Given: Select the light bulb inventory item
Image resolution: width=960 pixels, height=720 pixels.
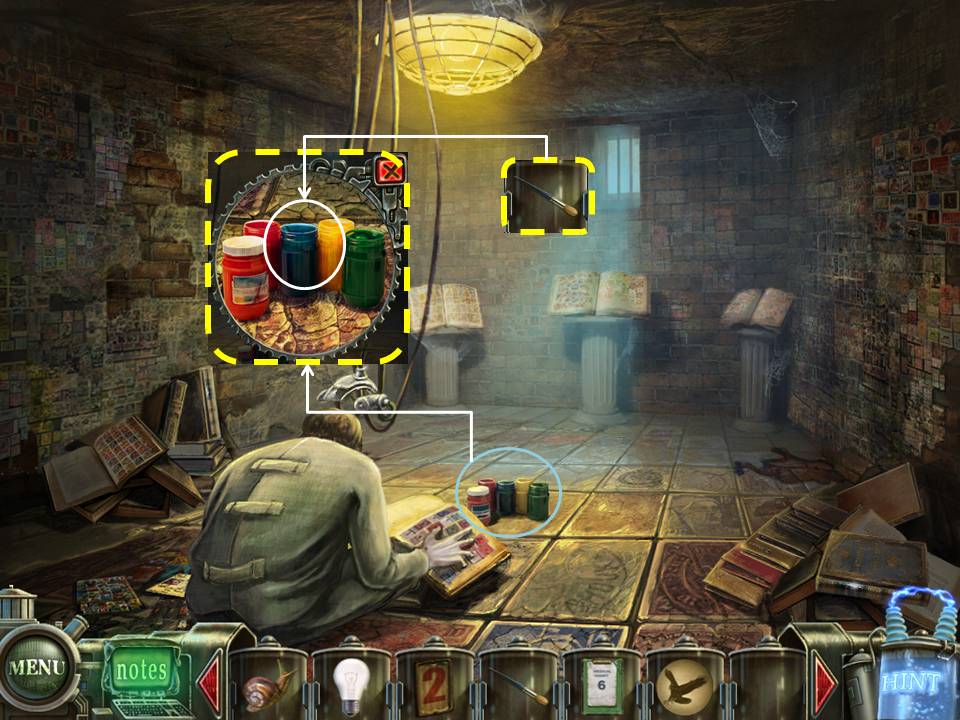Looking at the screenshot, I should pos(352,684).
